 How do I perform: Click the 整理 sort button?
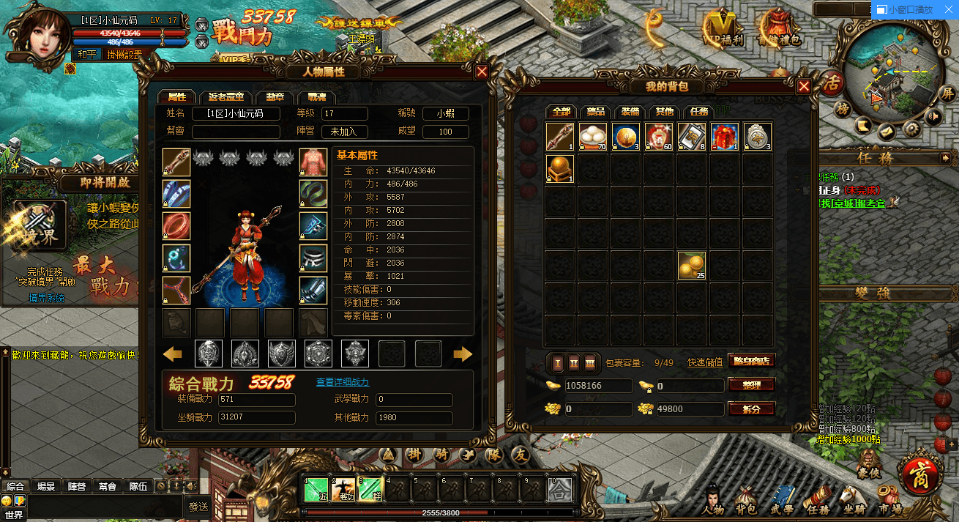pos(751,385)
